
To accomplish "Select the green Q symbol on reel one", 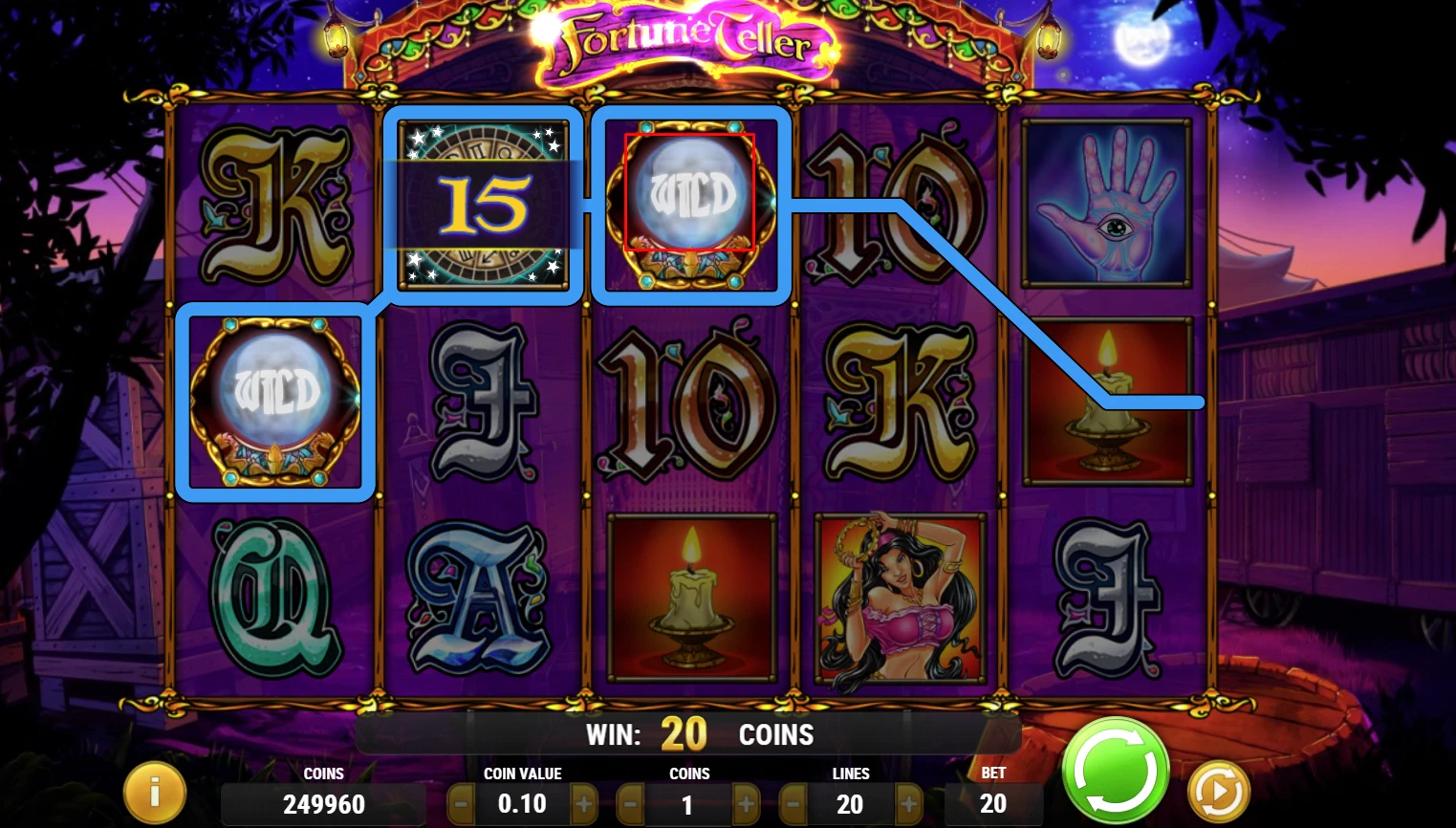I will click(x=273, y=598).
